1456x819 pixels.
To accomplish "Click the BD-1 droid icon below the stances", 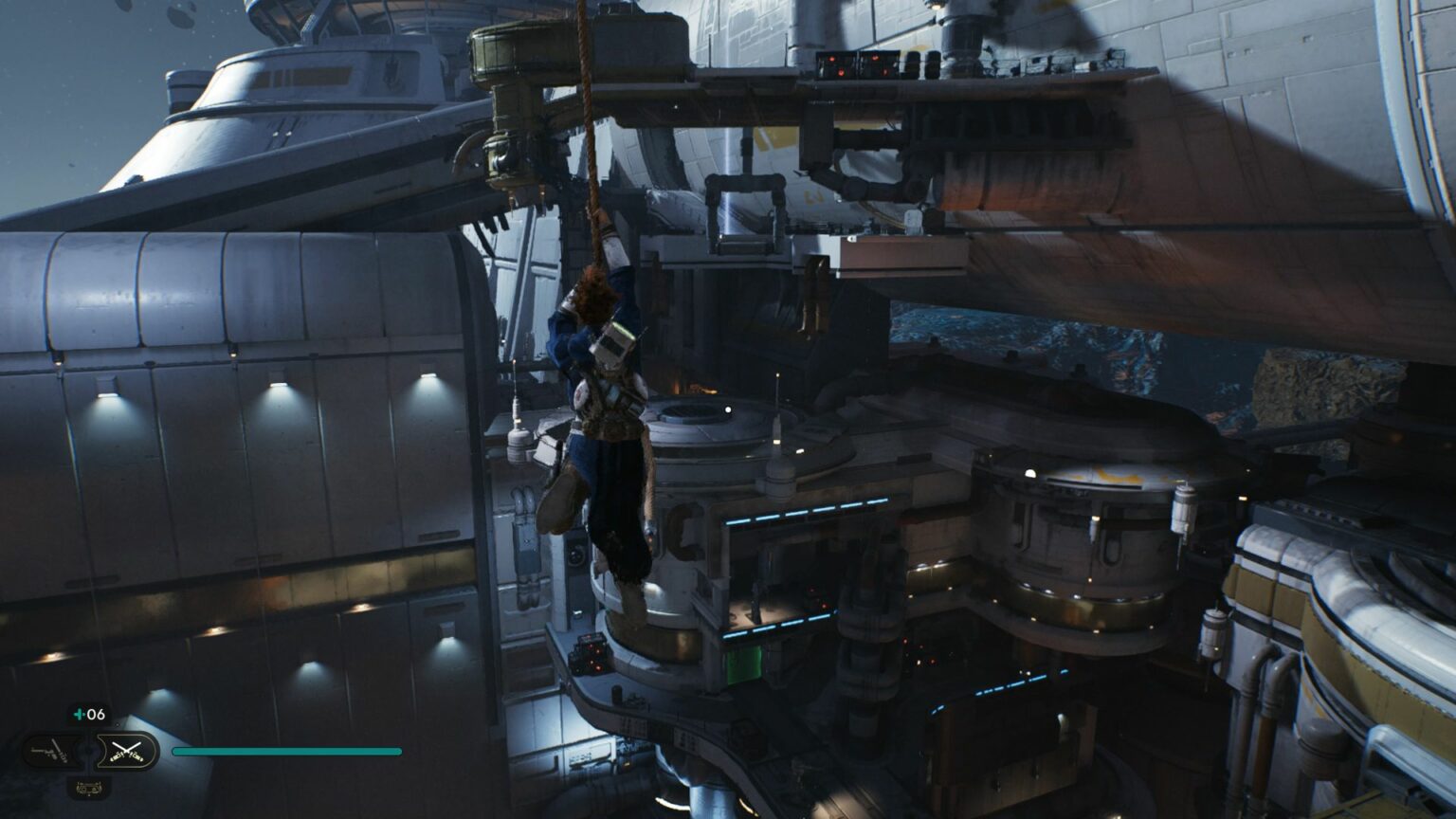I will (x=89, y=788).
